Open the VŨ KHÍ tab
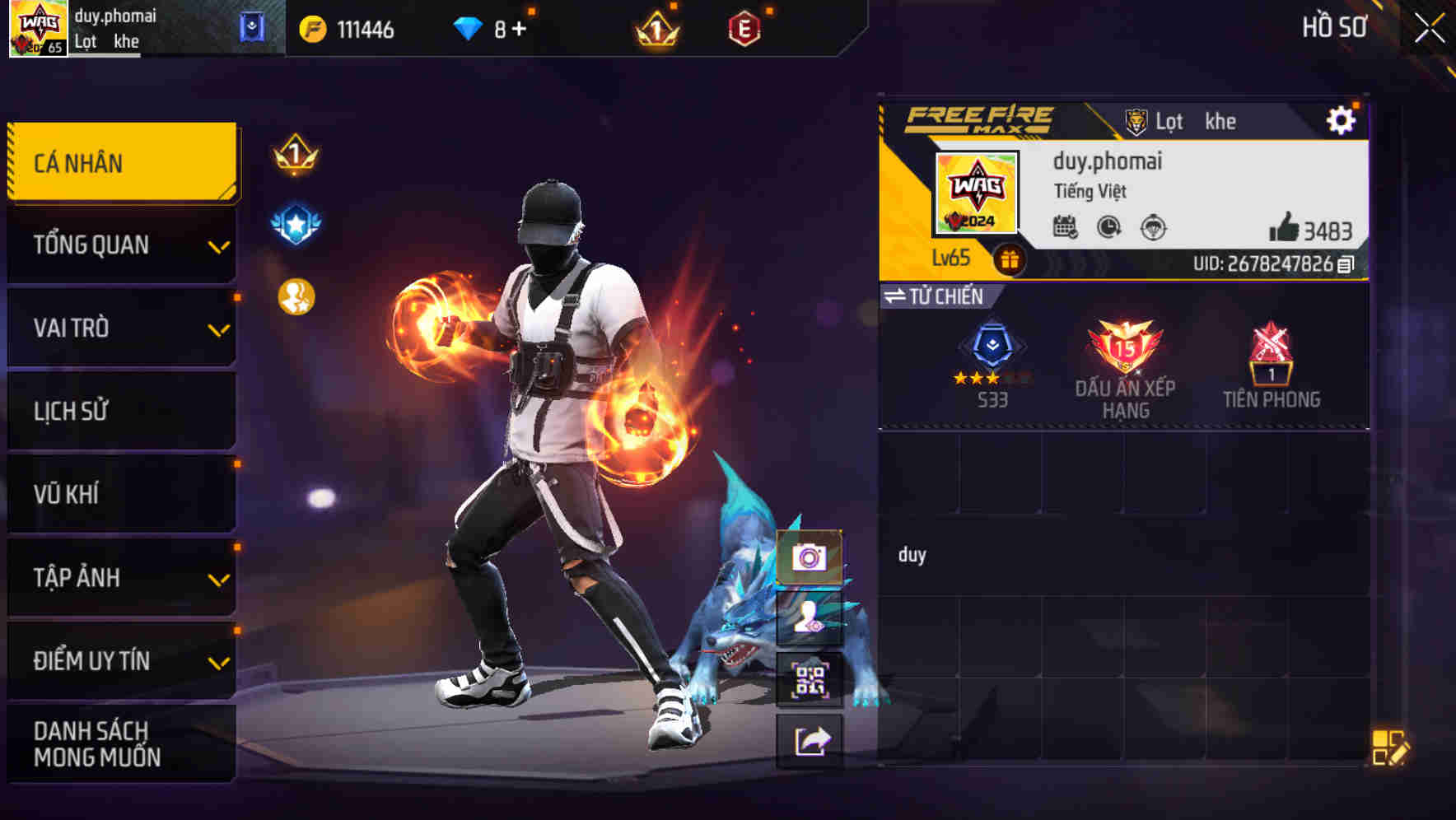Viewport: 1456px width, 820px height. pyautogui.click(x=120, y=494)
